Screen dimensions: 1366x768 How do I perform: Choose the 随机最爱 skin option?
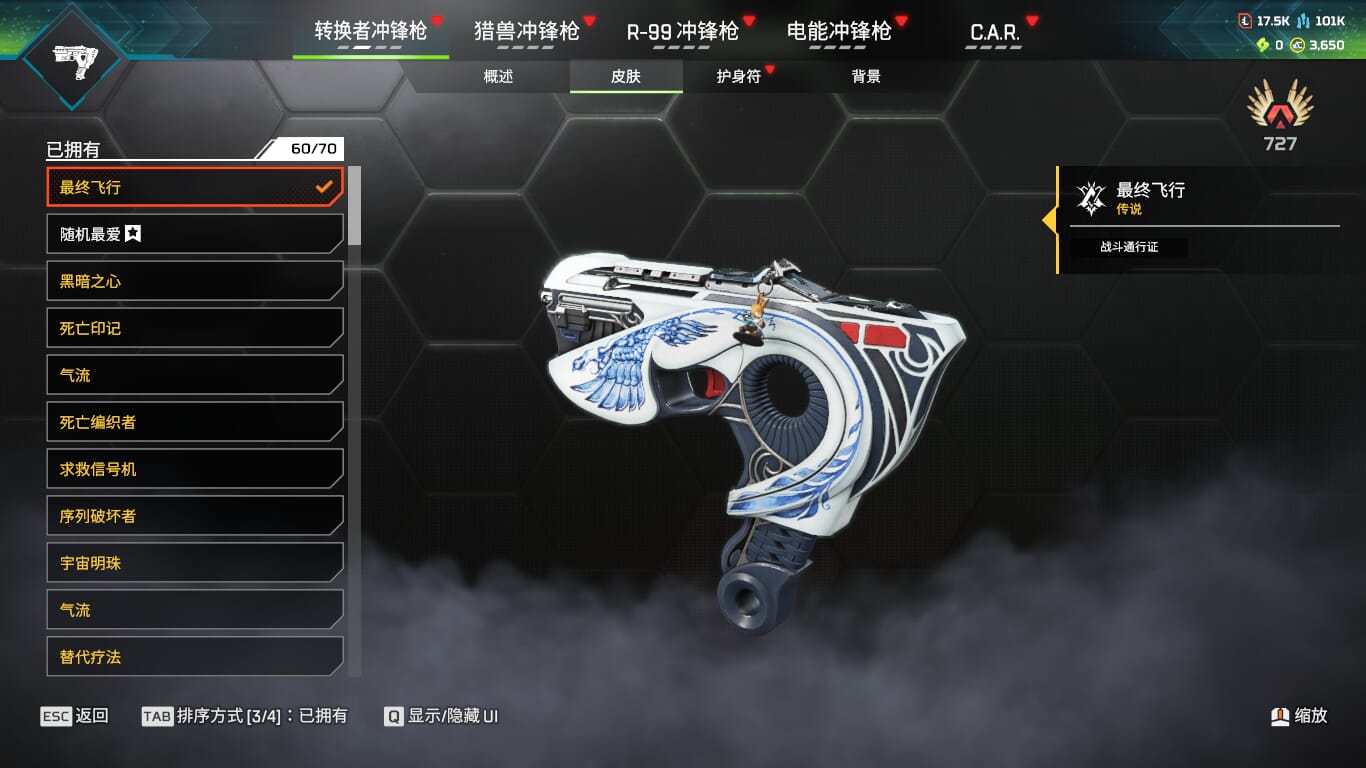pos(195,234)
